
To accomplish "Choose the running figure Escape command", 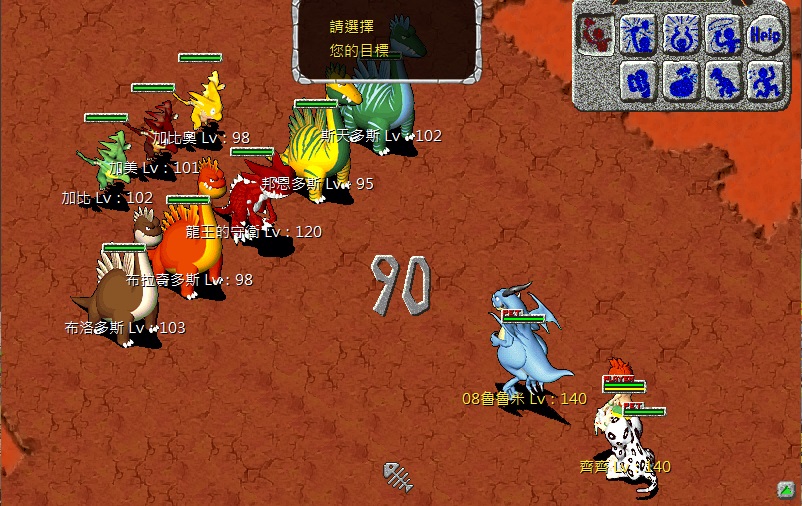I will (765, 80).
